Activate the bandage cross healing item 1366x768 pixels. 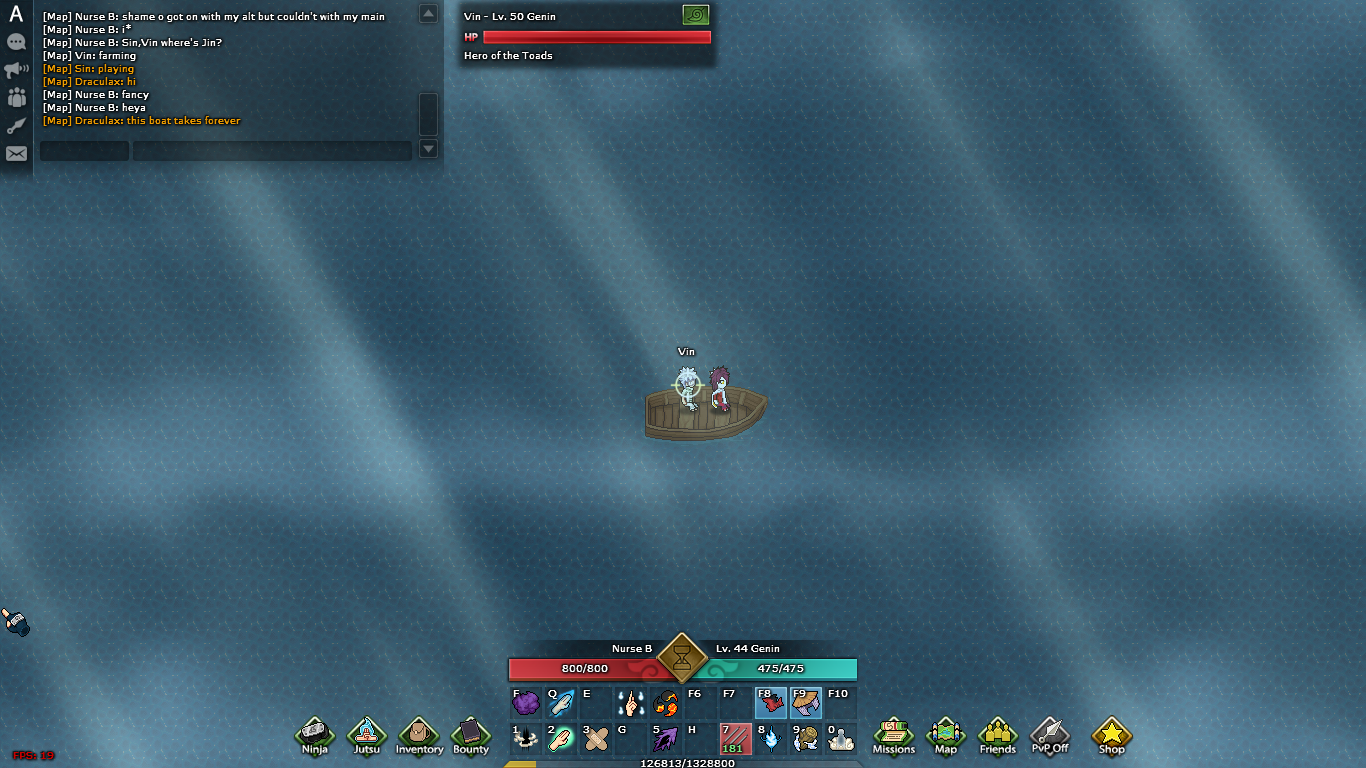point(597,739)
